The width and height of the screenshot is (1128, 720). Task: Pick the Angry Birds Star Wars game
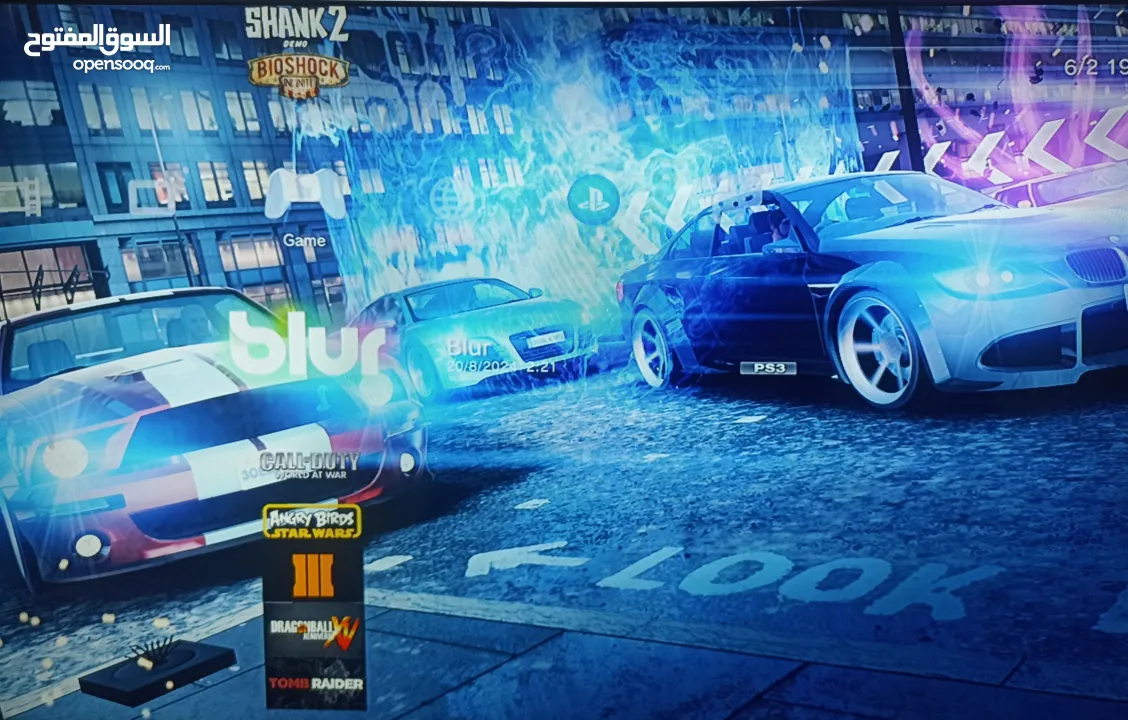pyautogui.click(x=312, y=522)
